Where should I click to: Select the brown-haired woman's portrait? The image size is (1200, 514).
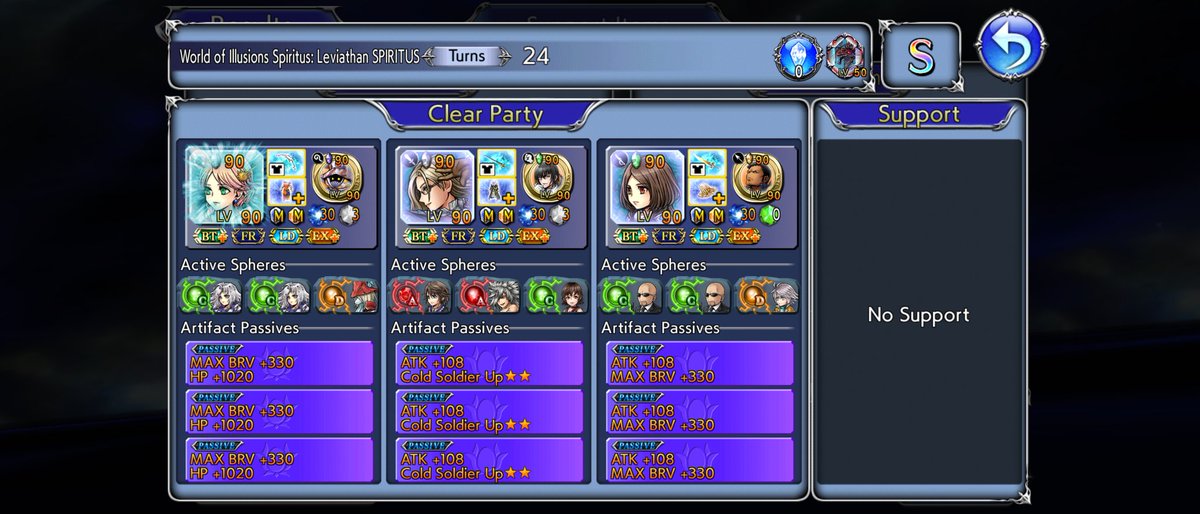(x=644, y=187)
